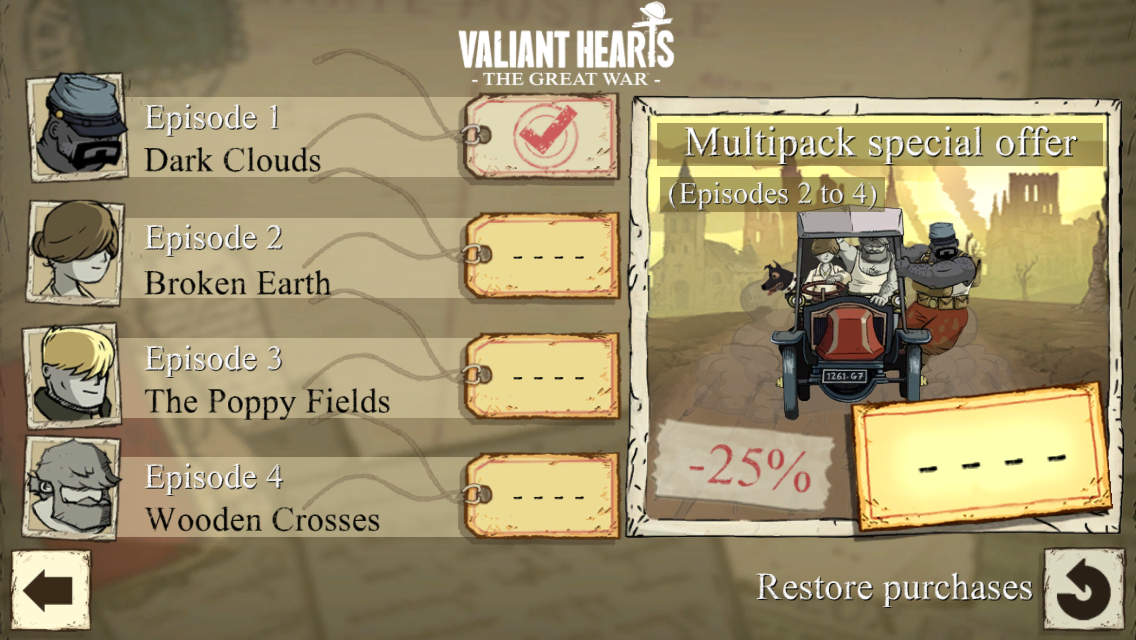Image resolution: width=1136 pixels, height=640 pixels.
Task: Buy the Multipack special offer price tag
Action: point(980,458)
